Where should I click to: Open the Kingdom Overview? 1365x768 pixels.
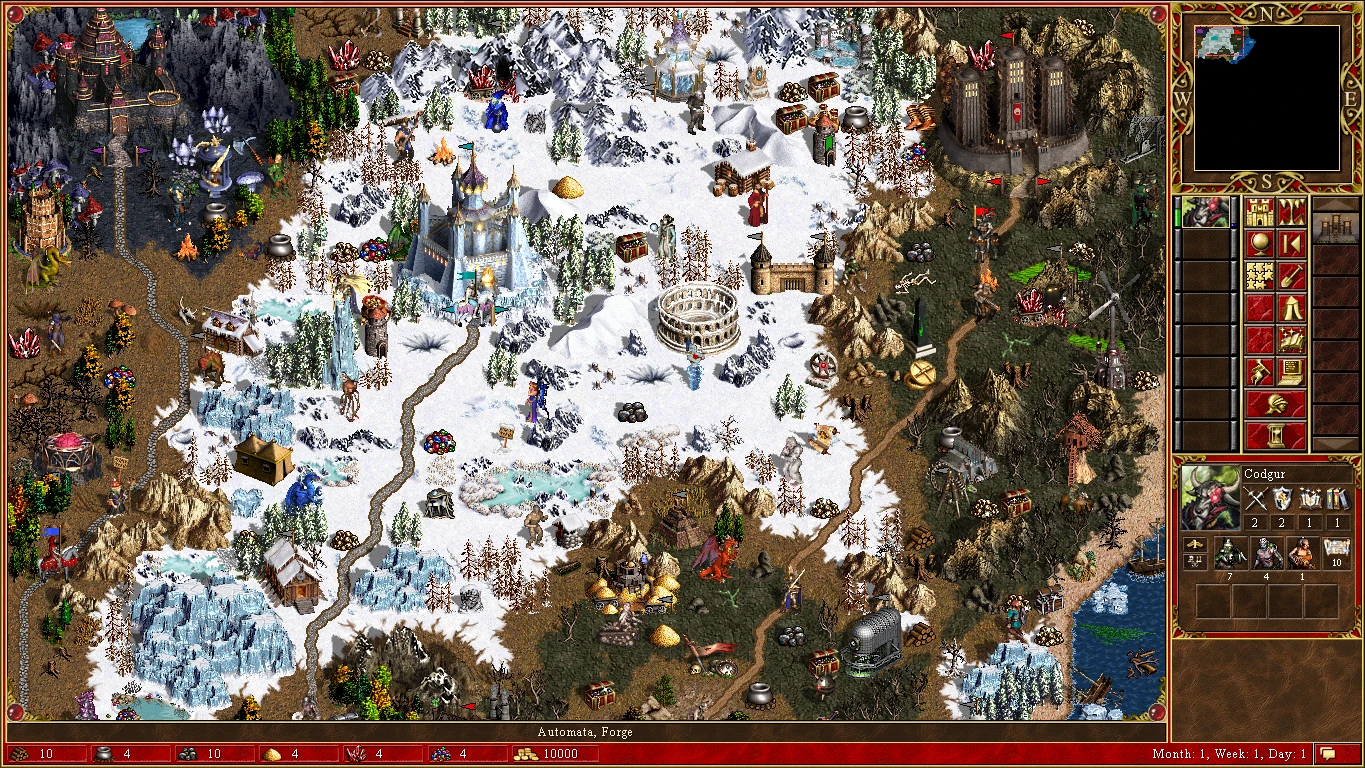1261,213
